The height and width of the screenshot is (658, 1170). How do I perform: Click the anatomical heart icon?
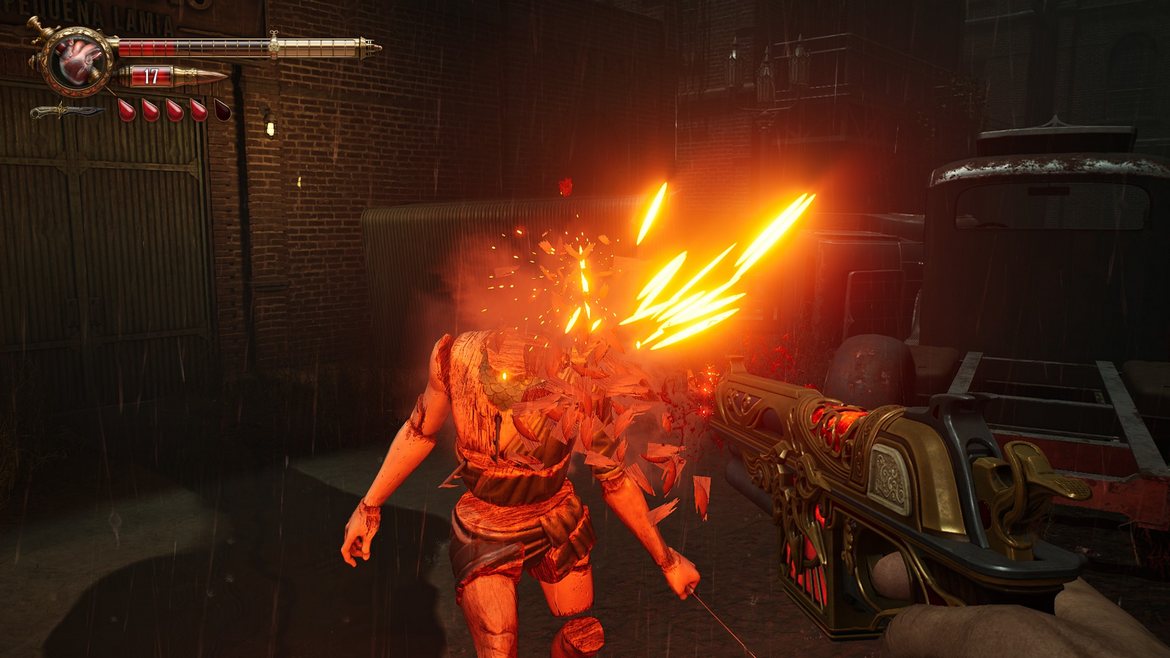point(76,59)
